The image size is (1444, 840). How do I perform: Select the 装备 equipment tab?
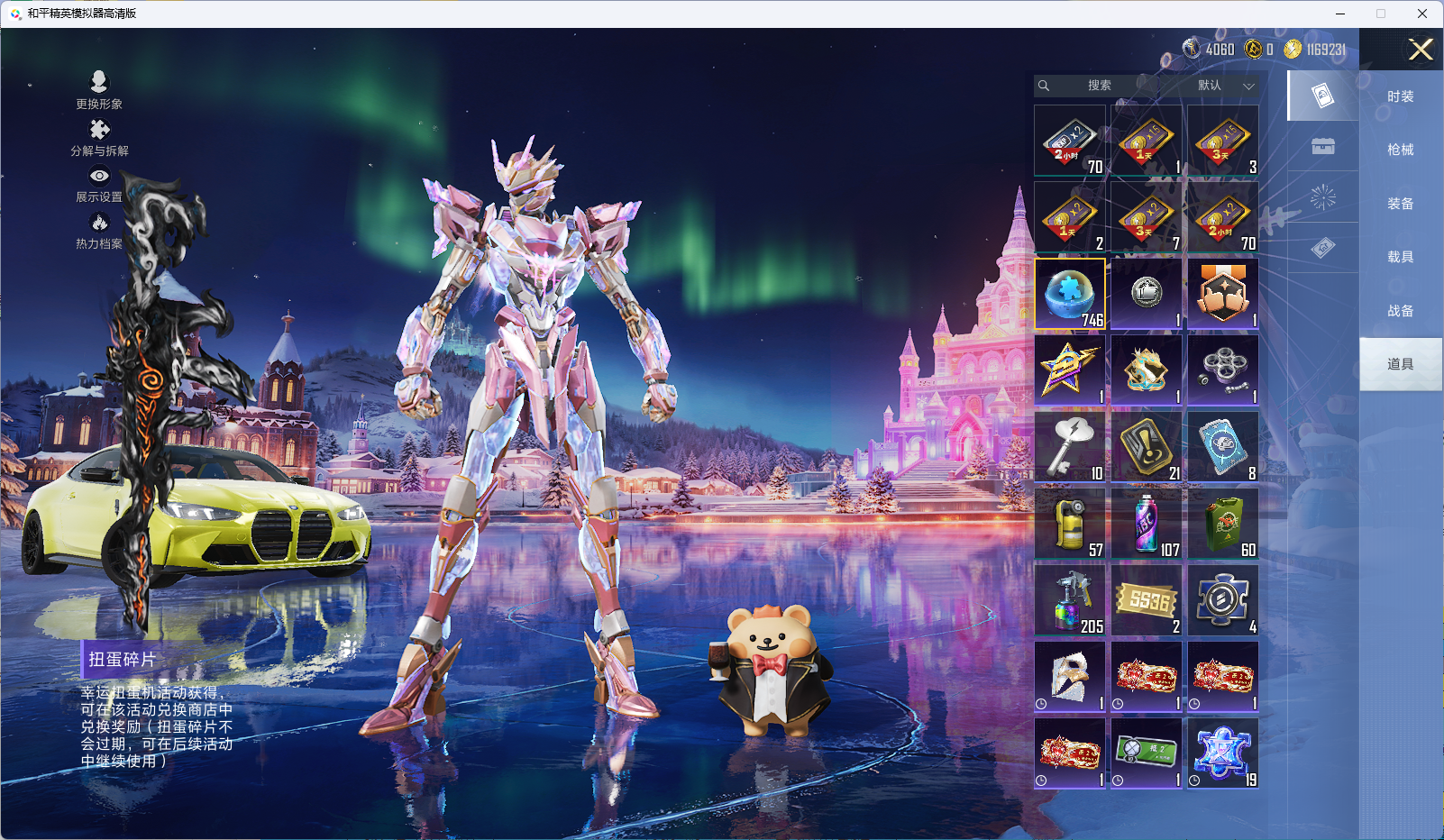pos(1400,204)
